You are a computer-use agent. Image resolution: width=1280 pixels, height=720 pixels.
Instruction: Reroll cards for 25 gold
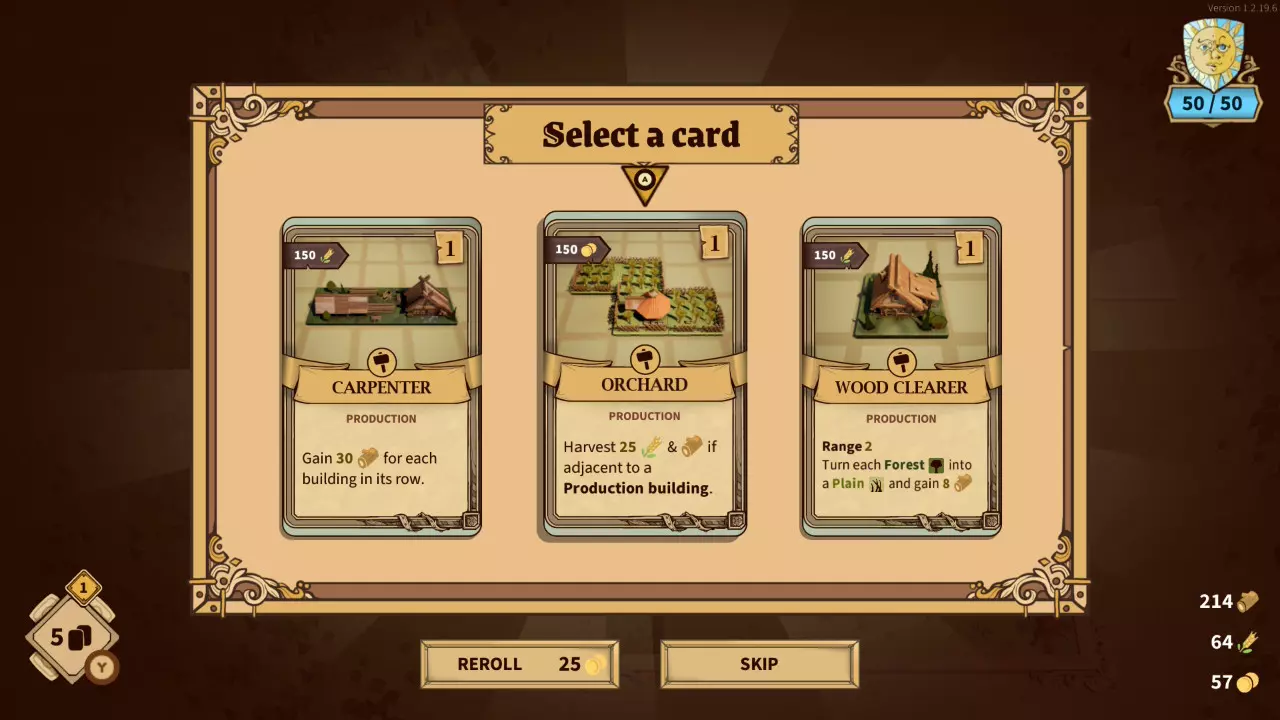tap(519, 664)
